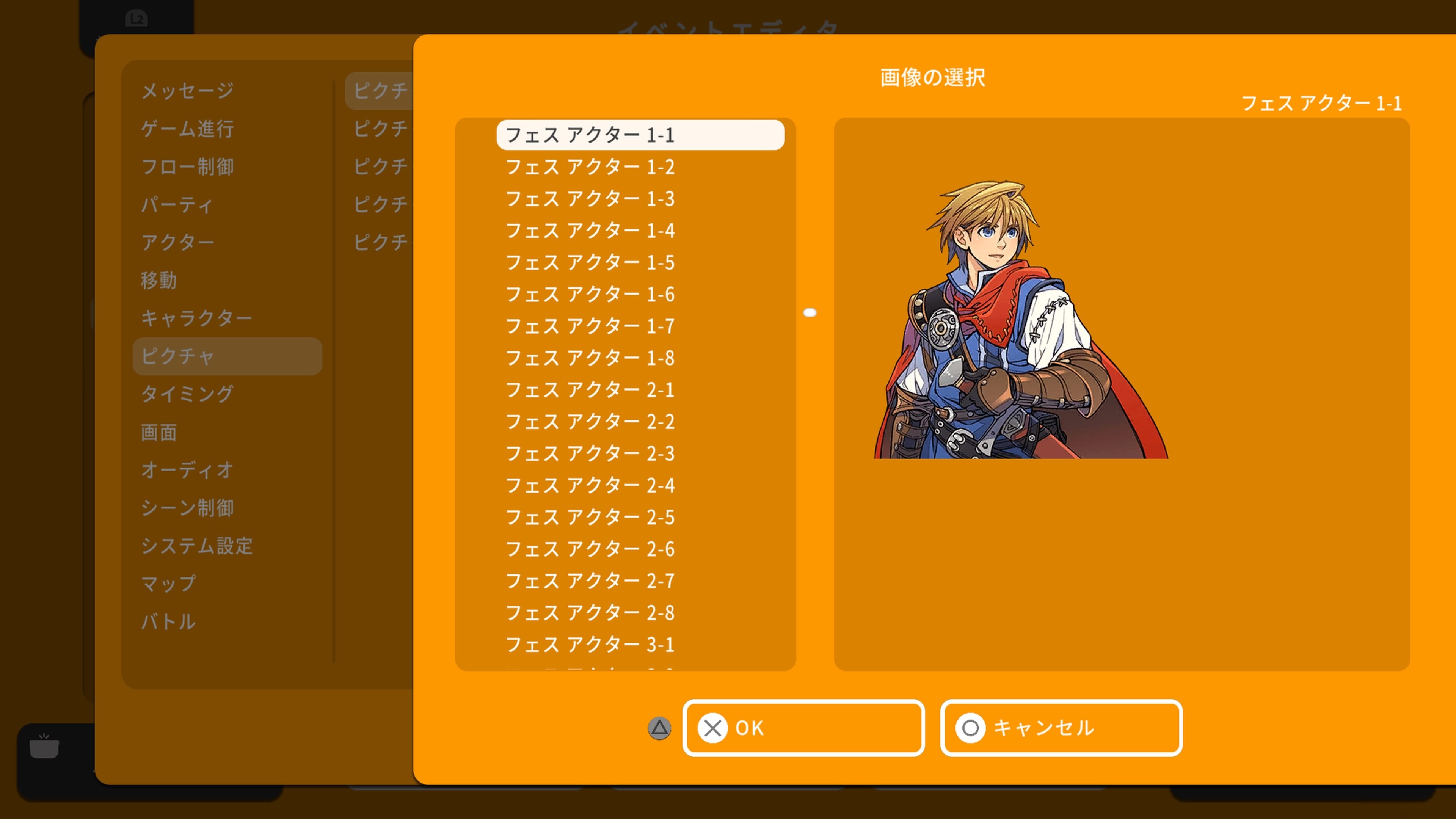Click the capture/share icon at bottom left
Image resolution: width=1456 pixels, height=819 pixels.
tap(44, 747)
